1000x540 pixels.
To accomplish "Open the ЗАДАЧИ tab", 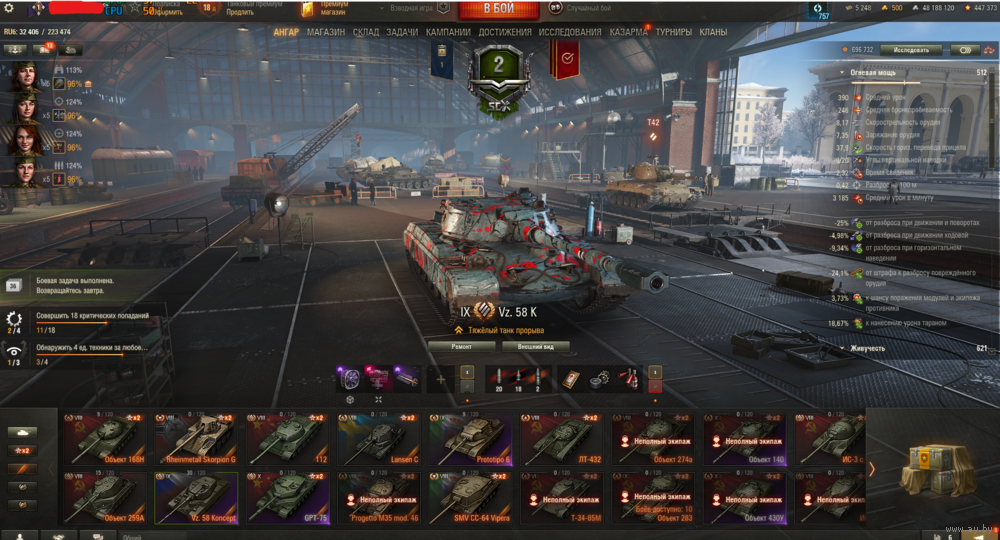I will tap(402, 32).
